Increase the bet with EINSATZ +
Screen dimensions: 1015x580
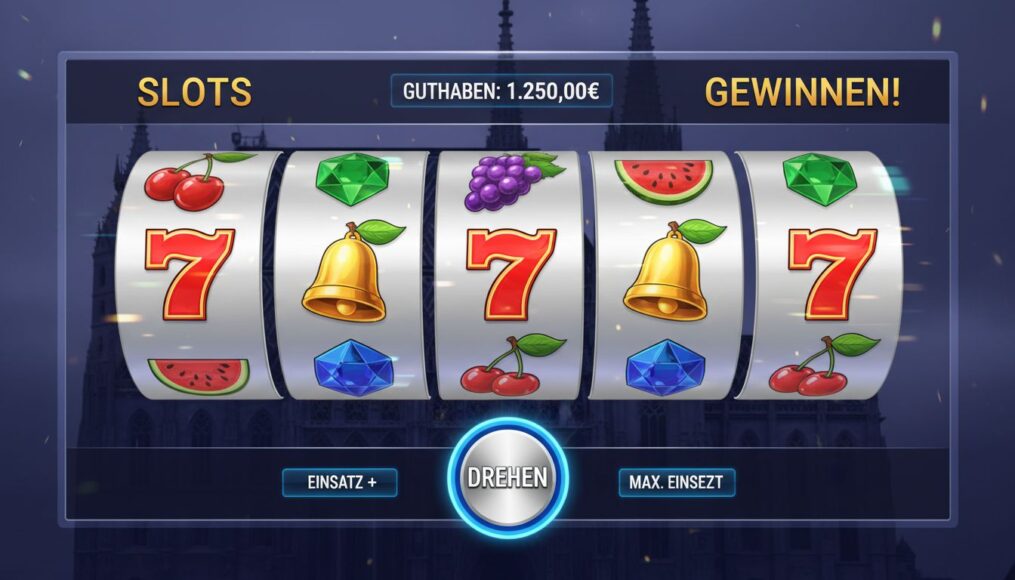(340, 483)
